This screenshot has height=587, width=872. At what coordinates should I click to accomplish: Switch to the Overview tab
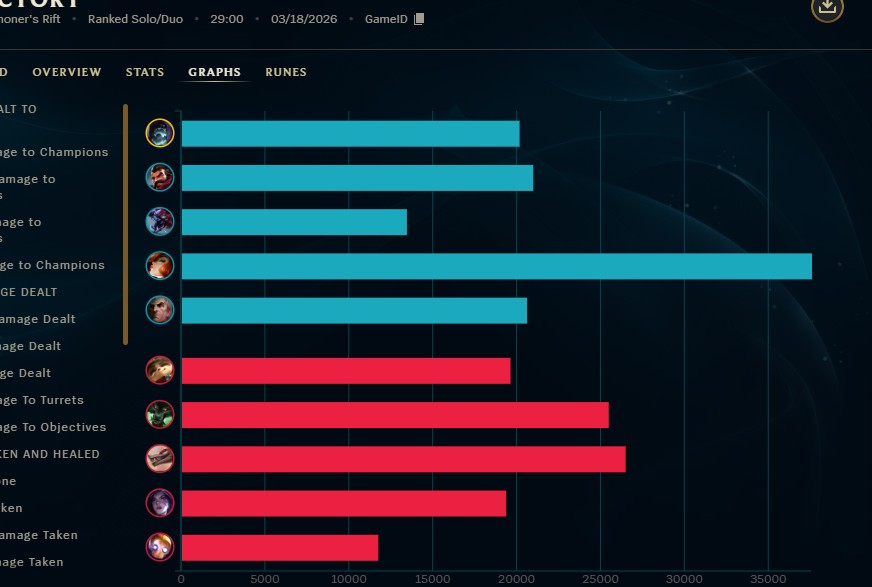[66, 72]
